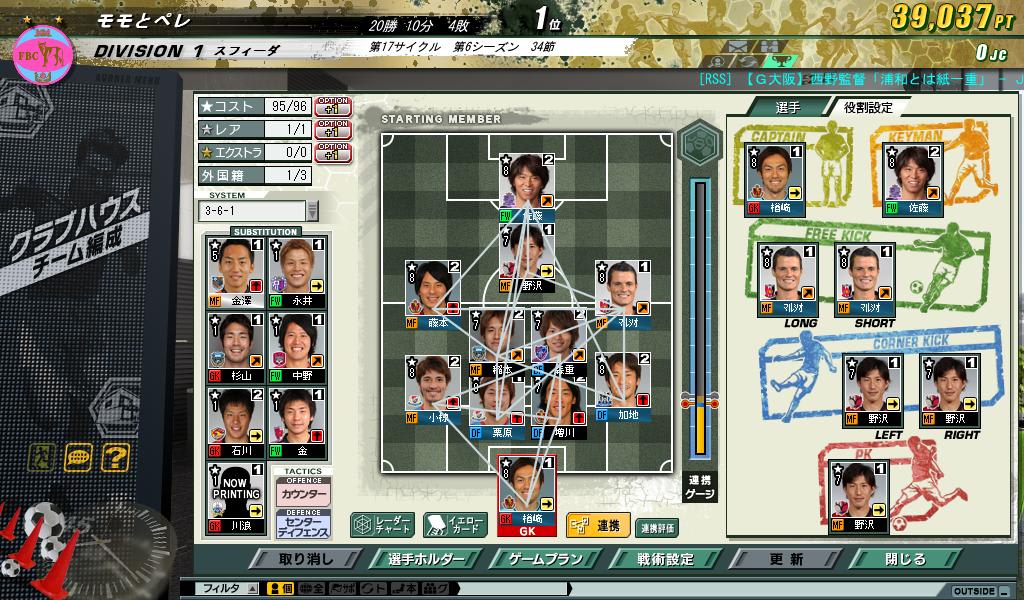Click the 取り消し cancel button
The image size is (1024, 600).
306,559
